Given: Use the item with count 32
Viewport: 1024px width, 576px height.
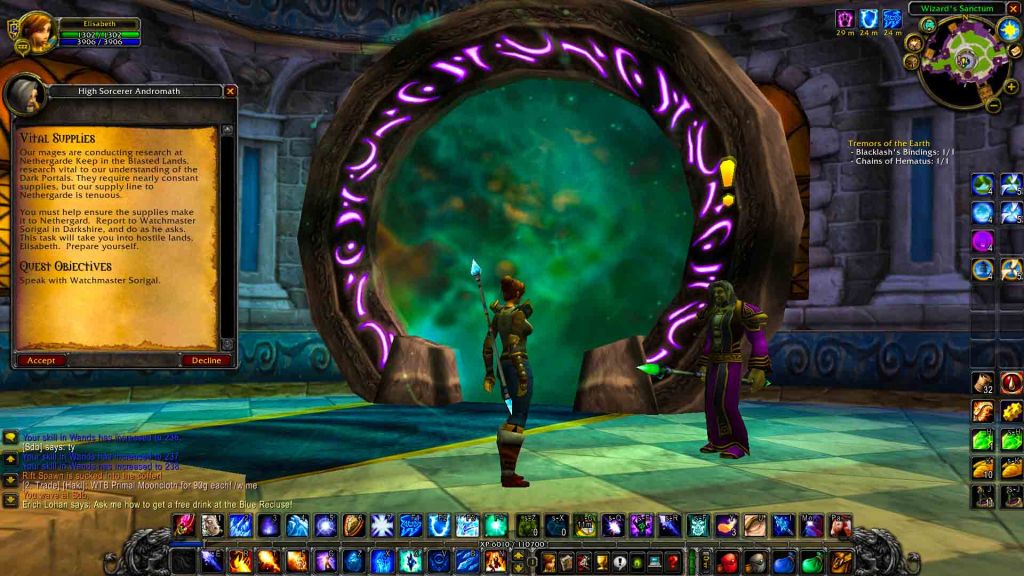Looking at the screenshot, I should pos(983,383).
